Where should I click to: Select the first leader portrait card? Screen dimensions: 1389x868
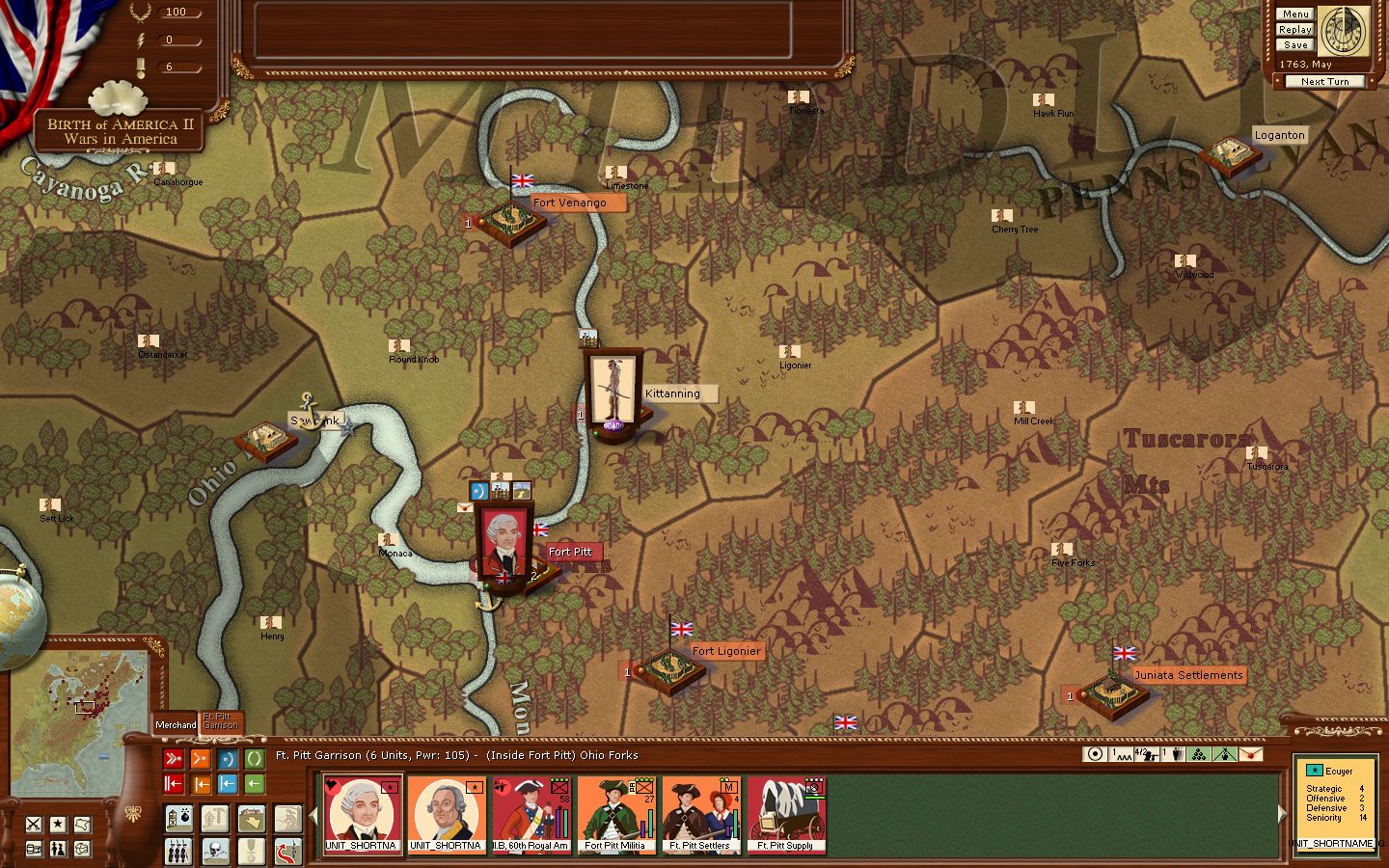pyautogui.click(x=362, y=815)
